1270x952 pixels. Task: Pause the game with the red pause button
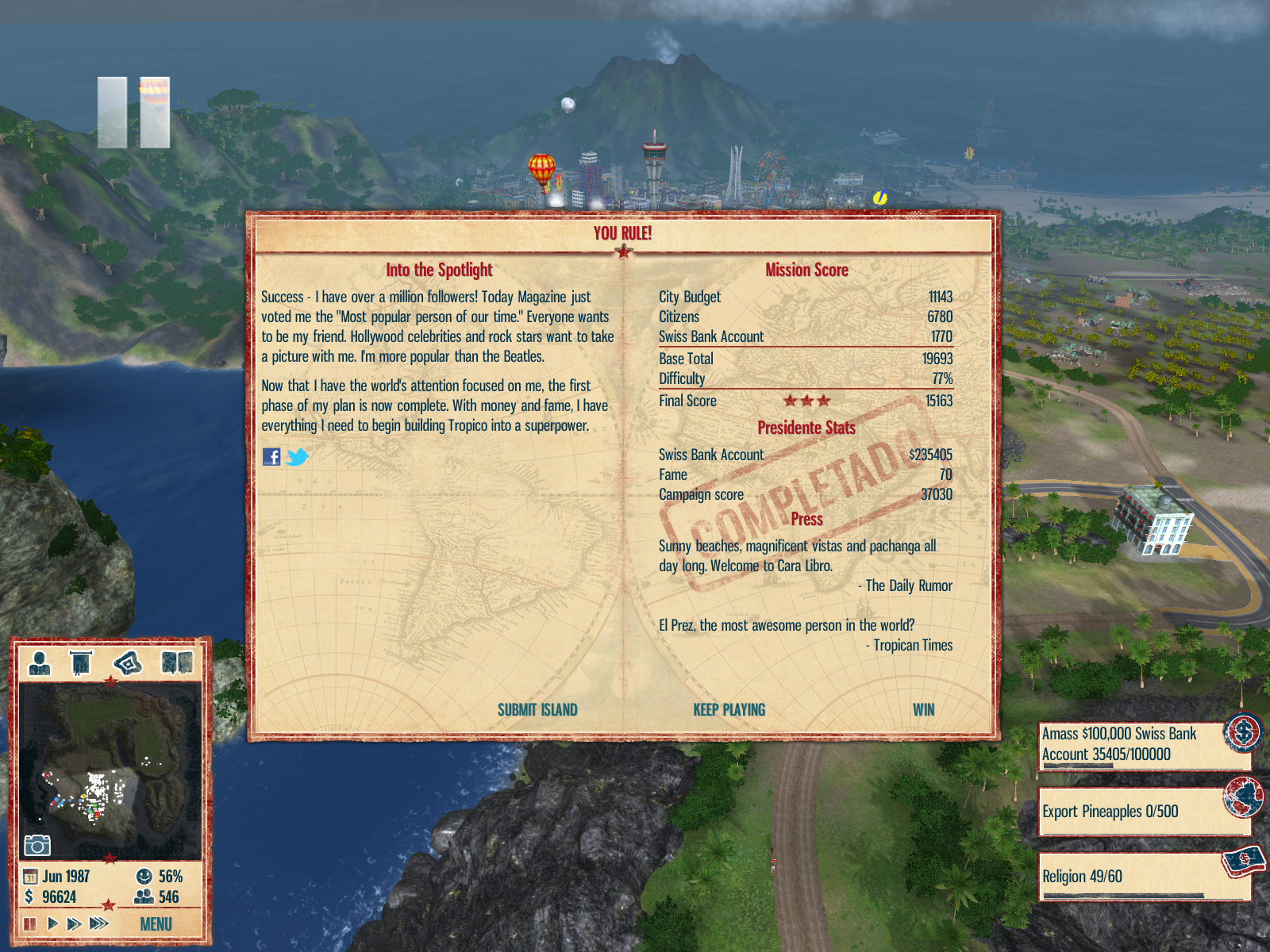tap(30, 923)
